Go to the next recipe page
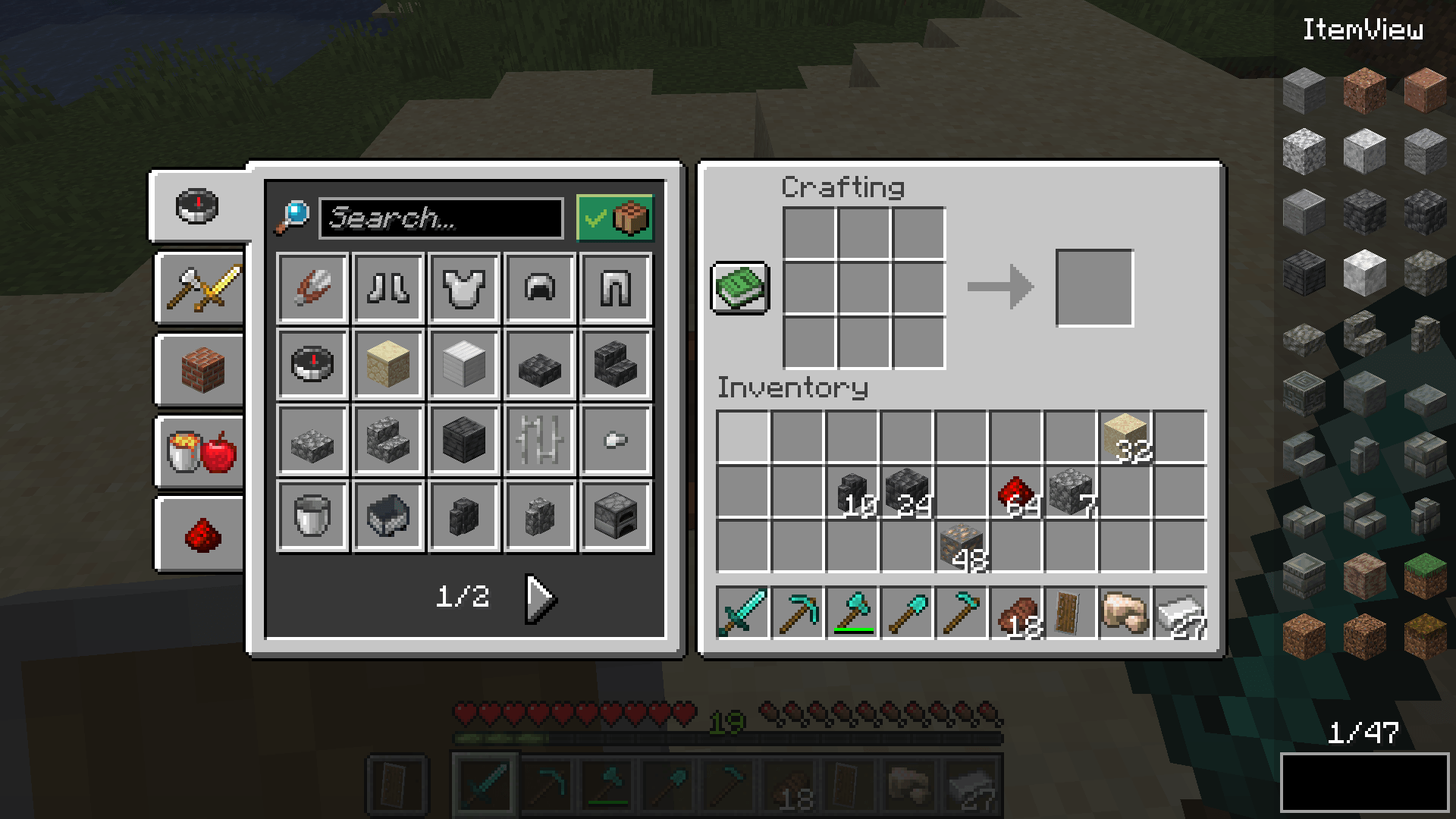 [538, 597]
